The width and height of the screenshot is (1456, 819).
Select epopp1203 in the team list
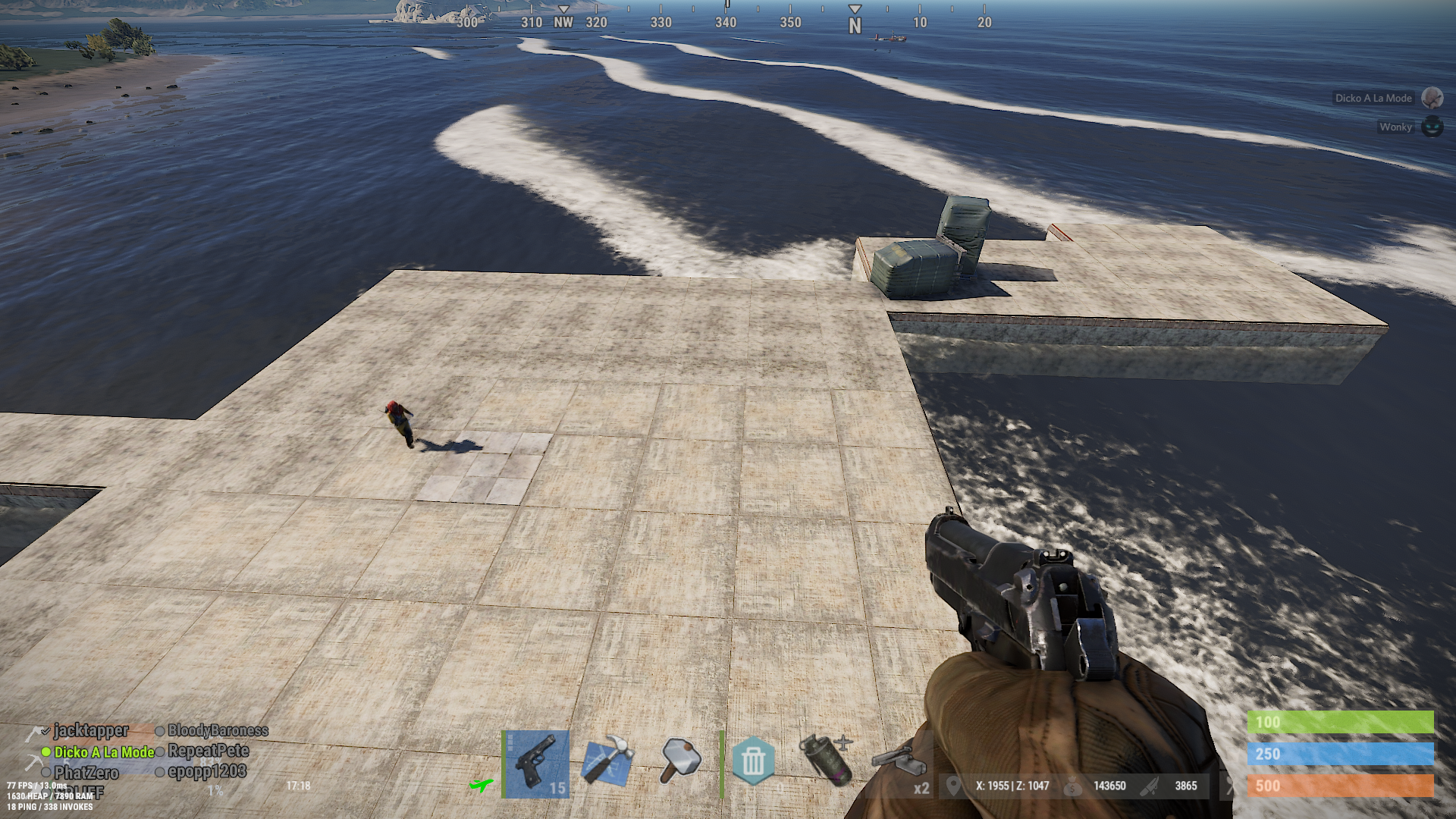tap(206, 772)
